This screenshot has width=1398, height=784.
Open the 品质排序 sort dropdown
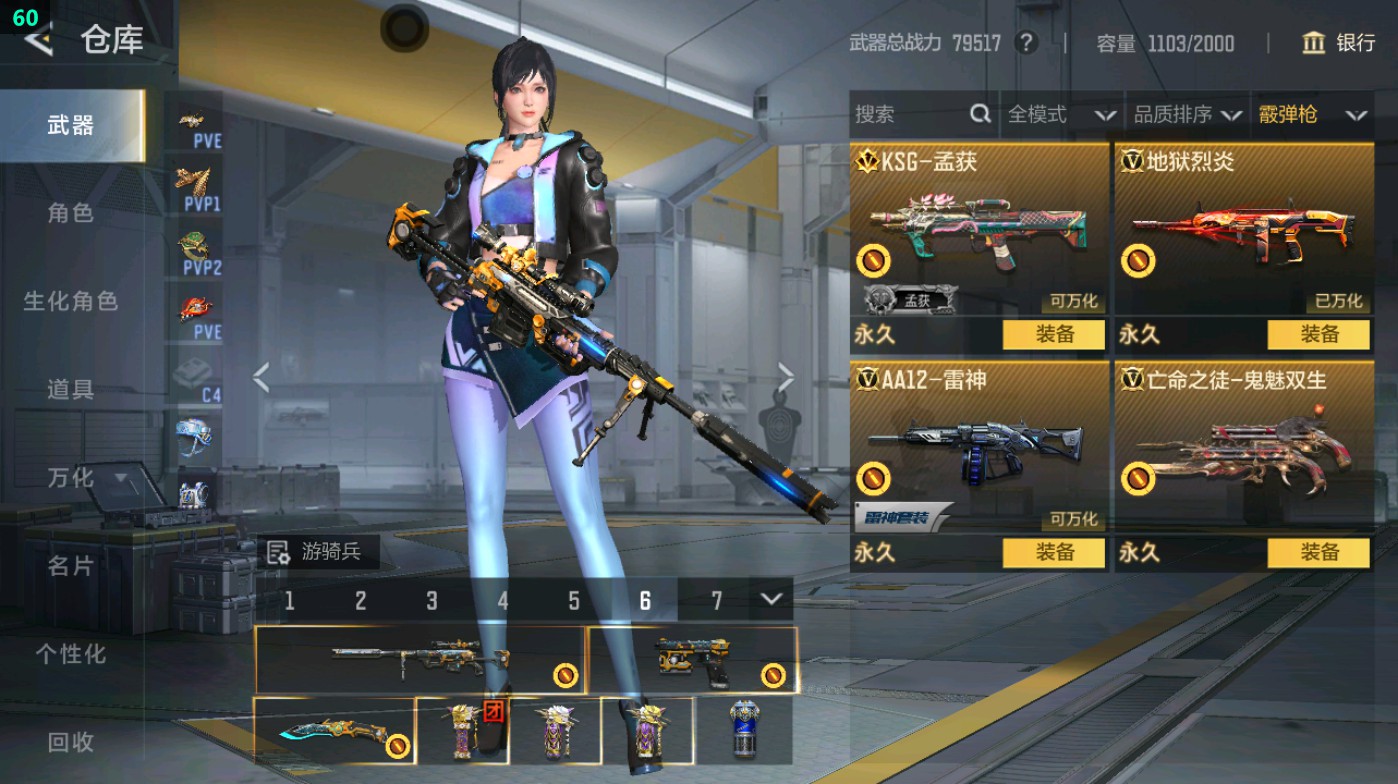[1187, 115]
